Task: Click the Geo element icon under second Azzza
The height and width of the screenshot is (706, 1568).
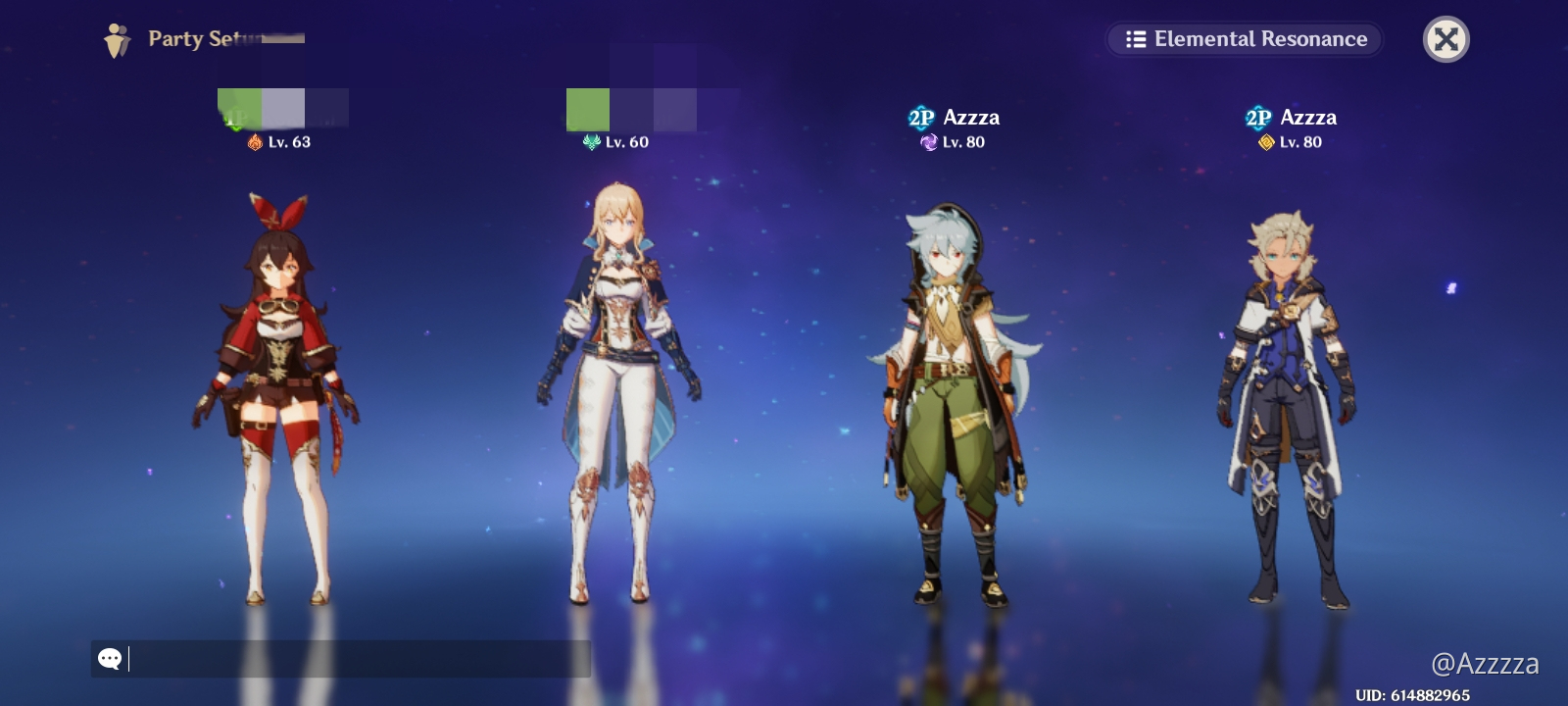Action: [1264, 143]
